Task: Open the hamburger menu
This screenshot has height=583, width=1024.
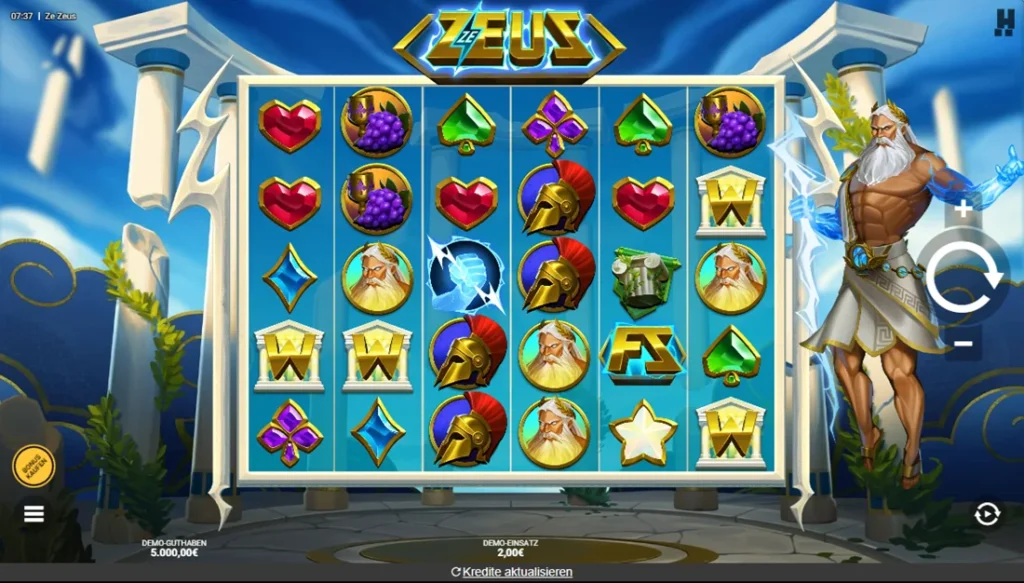Action: [x=34, y=514]
